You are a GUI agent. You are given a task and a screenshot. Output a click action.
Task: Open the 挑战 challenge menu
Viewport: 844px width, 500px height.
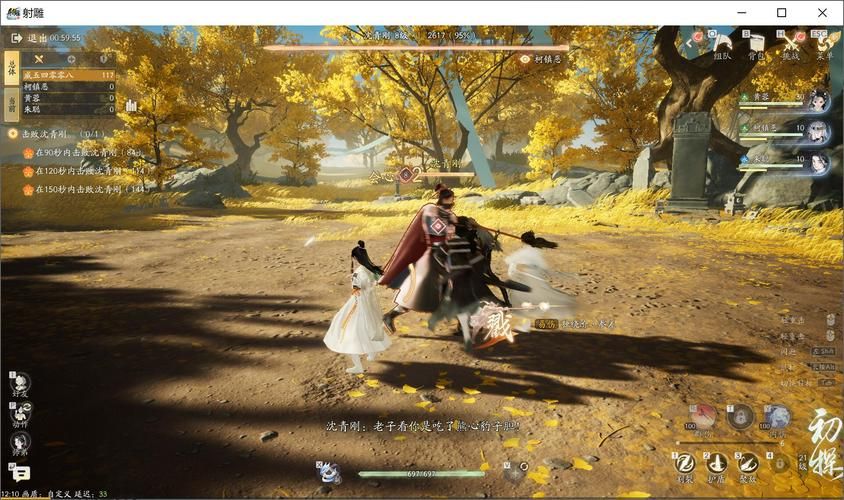(x=790, y=44)
